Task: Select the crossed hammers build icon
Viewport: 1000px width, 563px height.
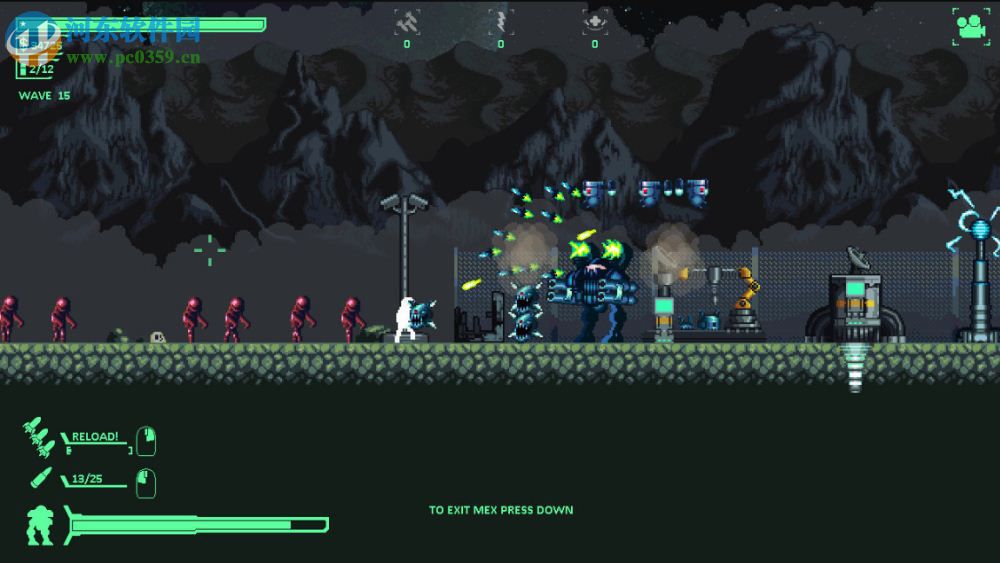Action: (x=406, y=21)
